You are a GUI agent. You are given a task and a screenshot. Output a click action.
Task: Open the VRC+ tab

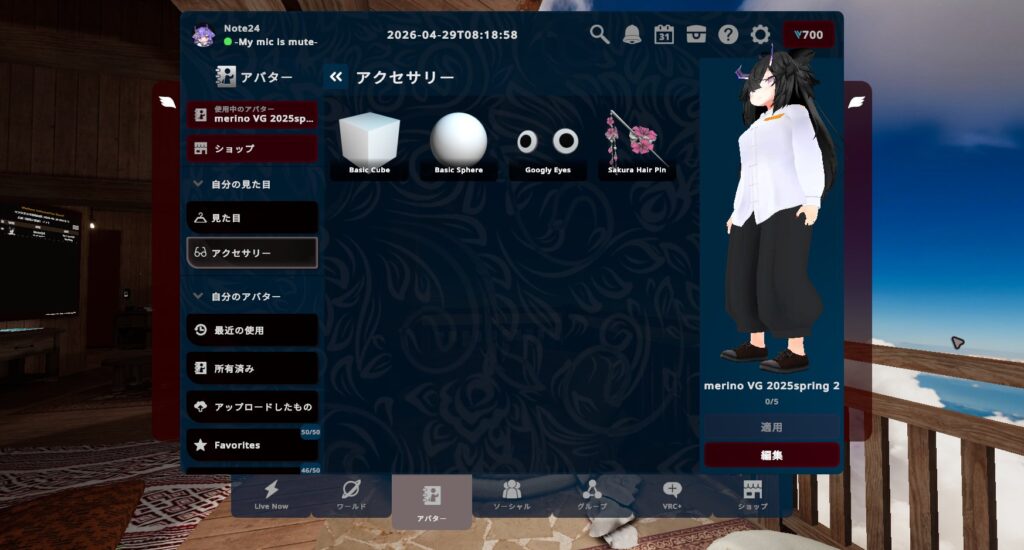click(672, 495)
